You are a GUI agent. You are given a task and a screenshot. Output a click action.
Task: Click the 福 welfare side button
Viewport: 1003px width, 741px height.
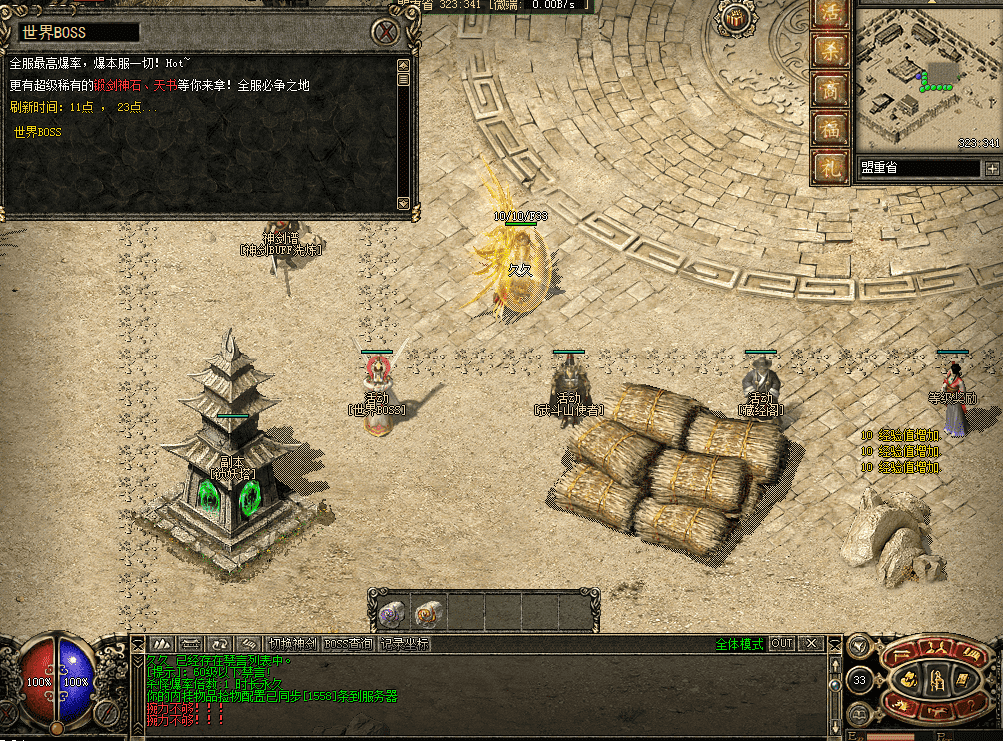click(830, 128)
